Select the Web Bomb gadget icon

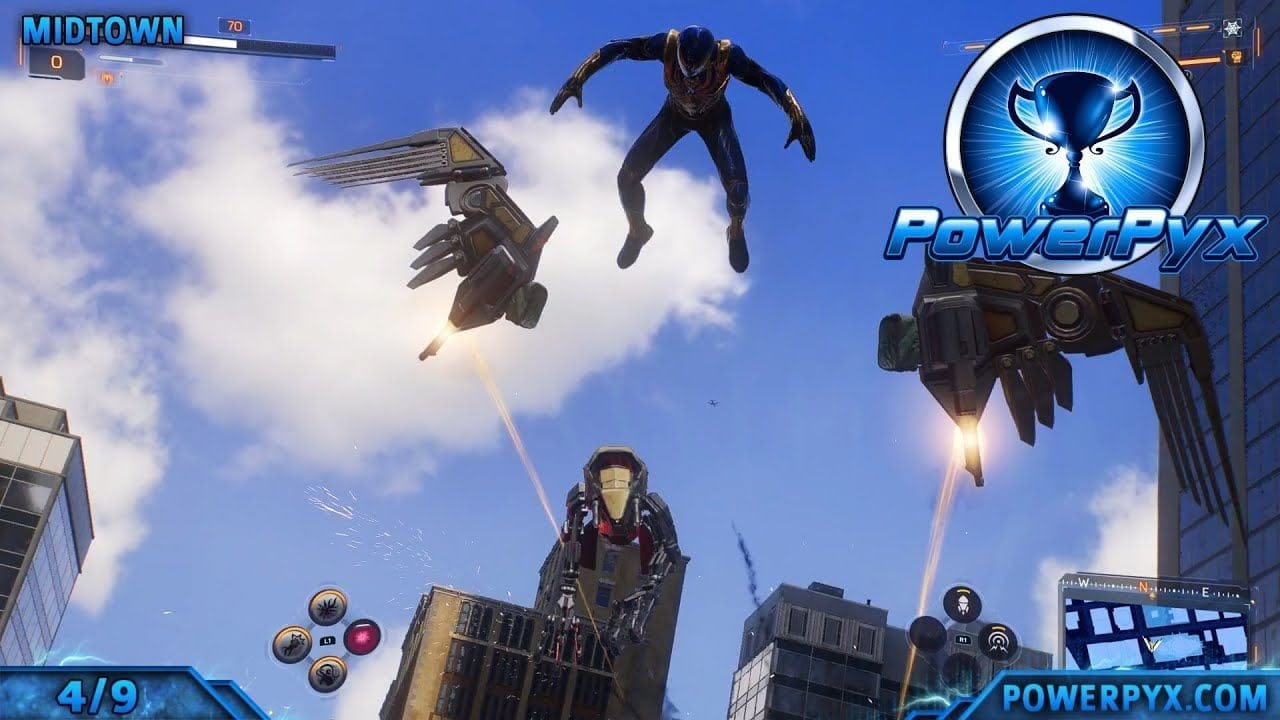326,608
